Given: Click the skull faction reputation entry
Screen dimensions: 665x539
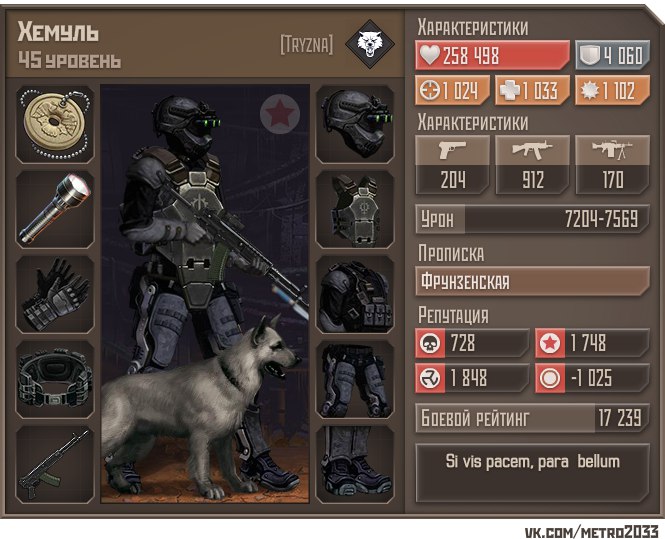Looking at the screenshot, I should (x=472, y=343).
